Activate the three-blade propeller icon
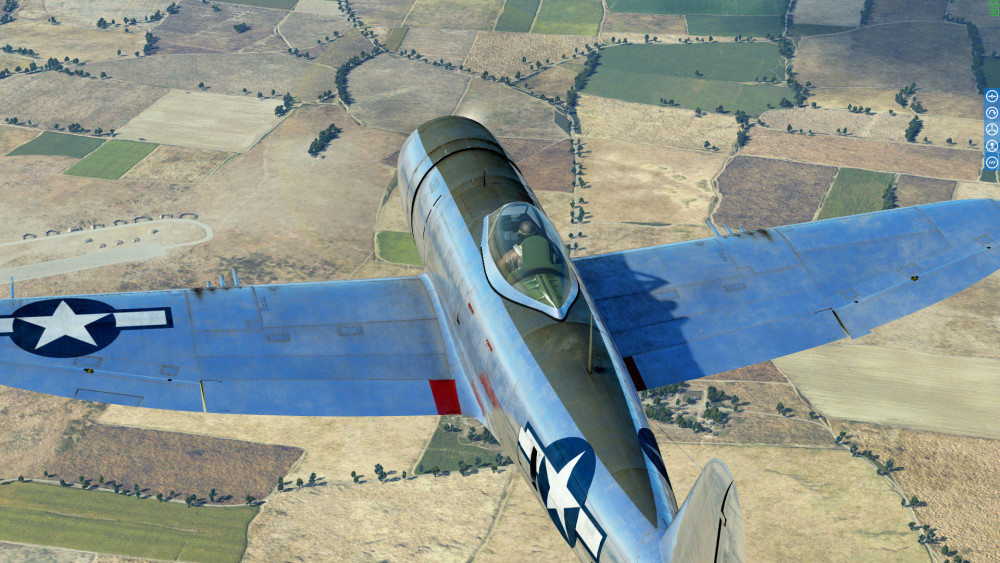The height and width of the screenshot is (563, 1000). pyautogui.click(x=992, y=129)
